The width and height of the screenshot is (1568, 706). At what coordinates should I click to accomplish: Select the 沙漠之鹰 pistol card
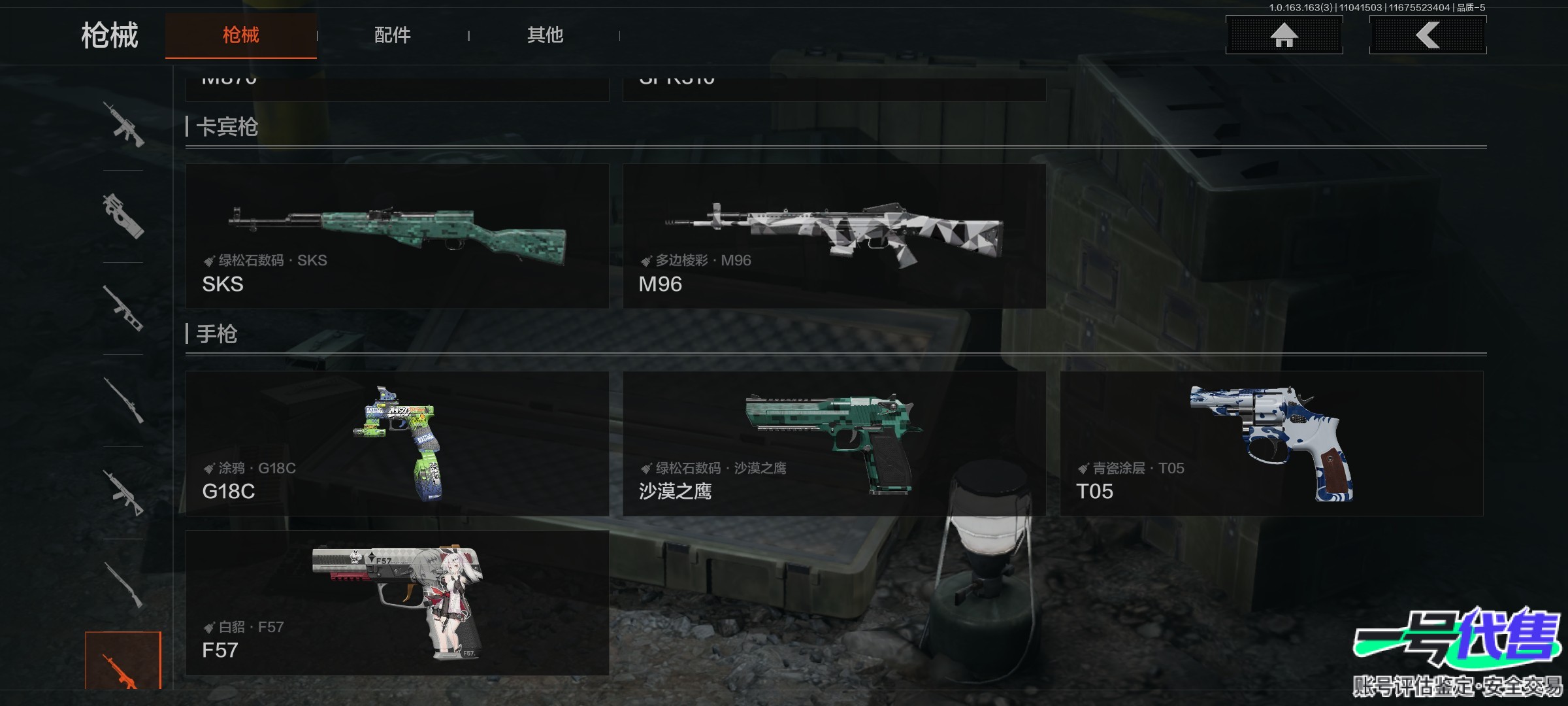pyautogui.click(x=834, y=444)
